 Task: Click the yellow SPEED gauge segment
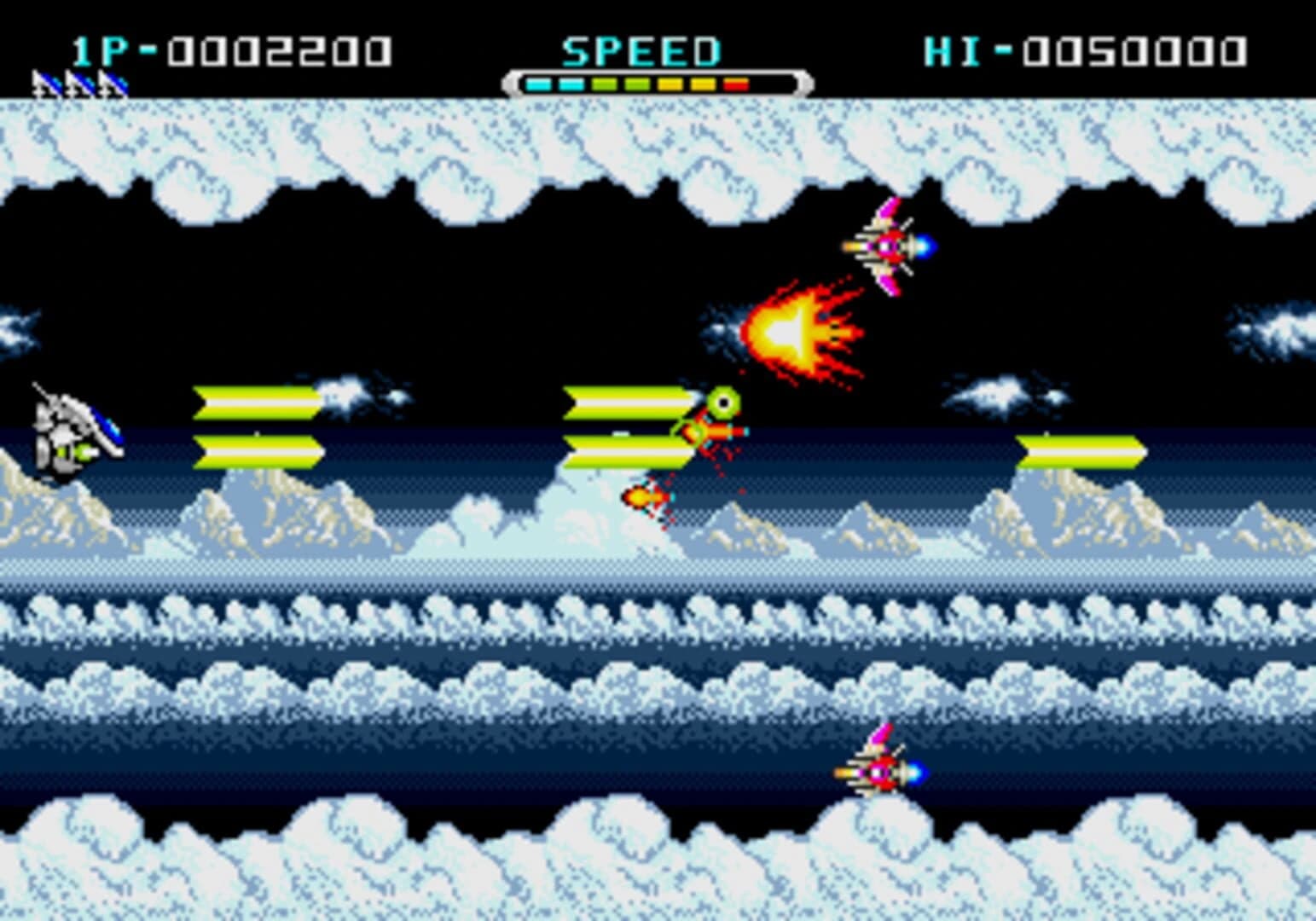(670, 84)
